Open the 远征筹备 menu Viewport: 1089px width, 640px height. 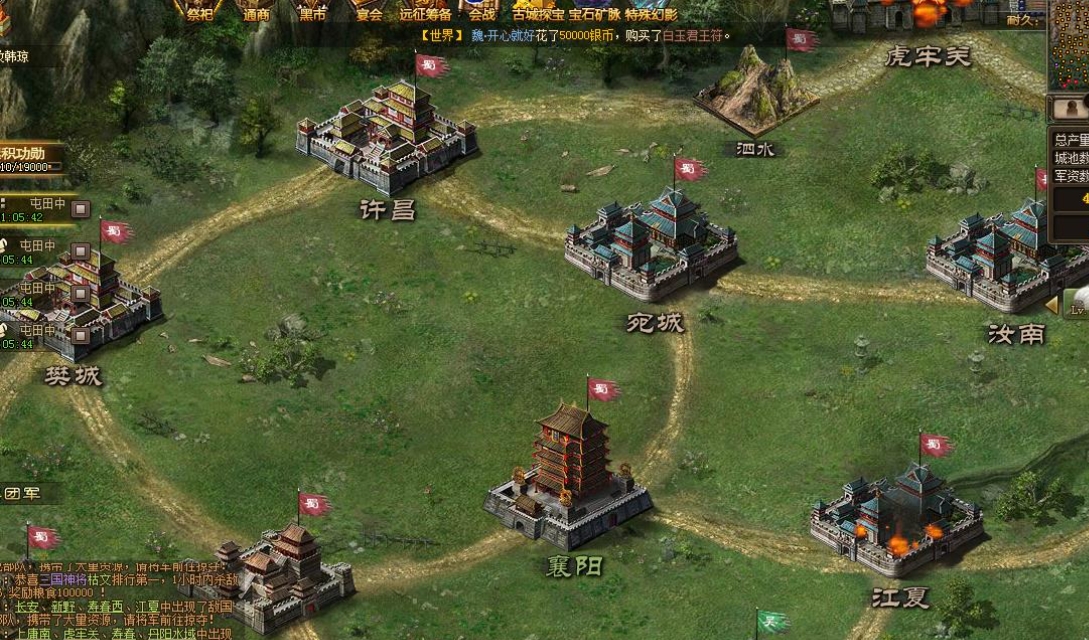(425, 11)
